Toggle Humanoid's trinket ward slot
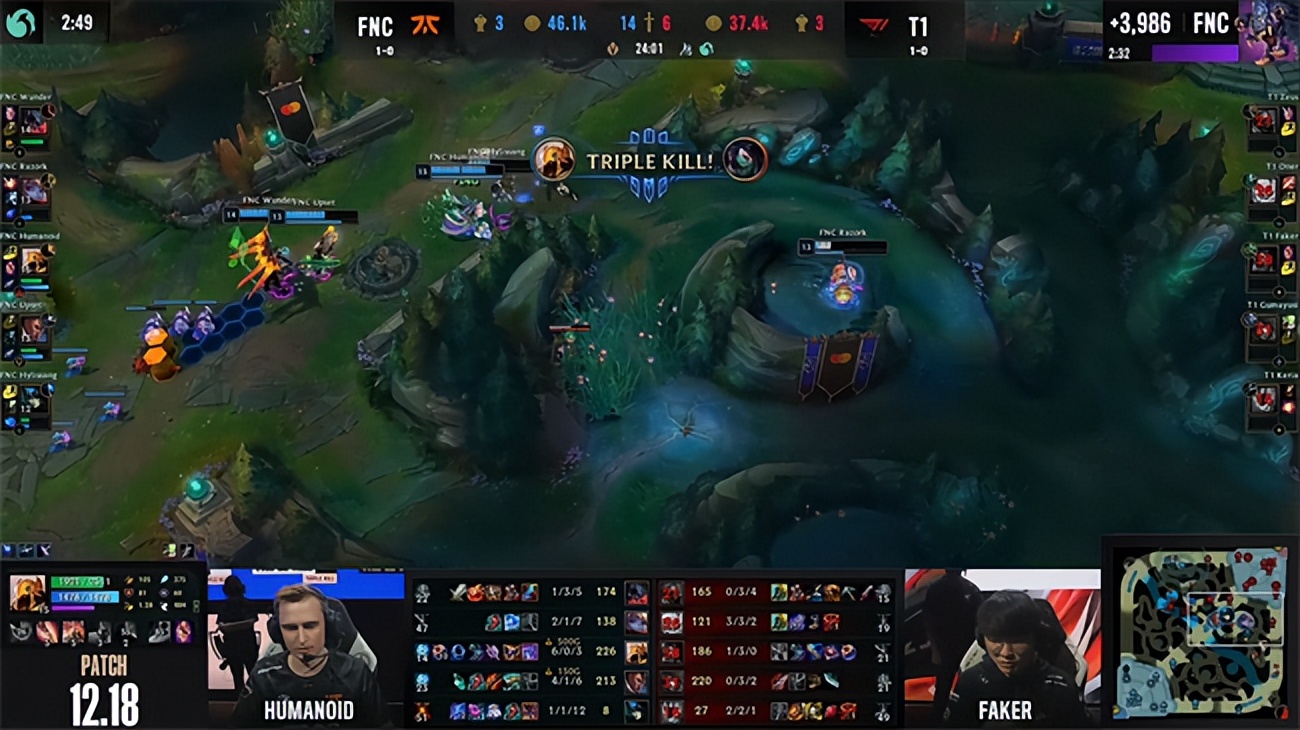This screenshot has width=1300, height=730. 184,632
